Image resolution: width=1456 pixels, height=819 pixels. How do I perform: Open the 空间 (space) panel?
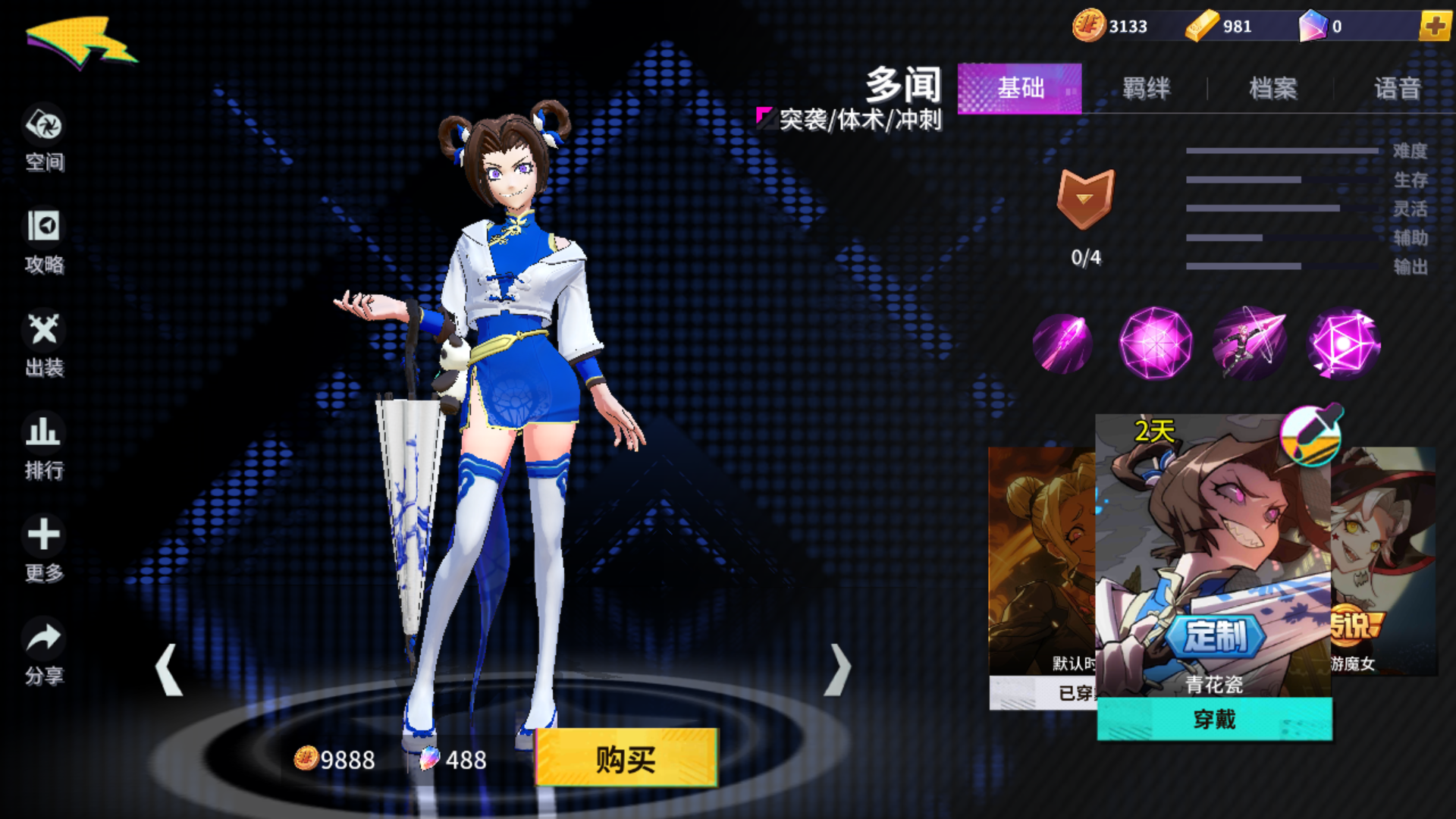(43, 140)
